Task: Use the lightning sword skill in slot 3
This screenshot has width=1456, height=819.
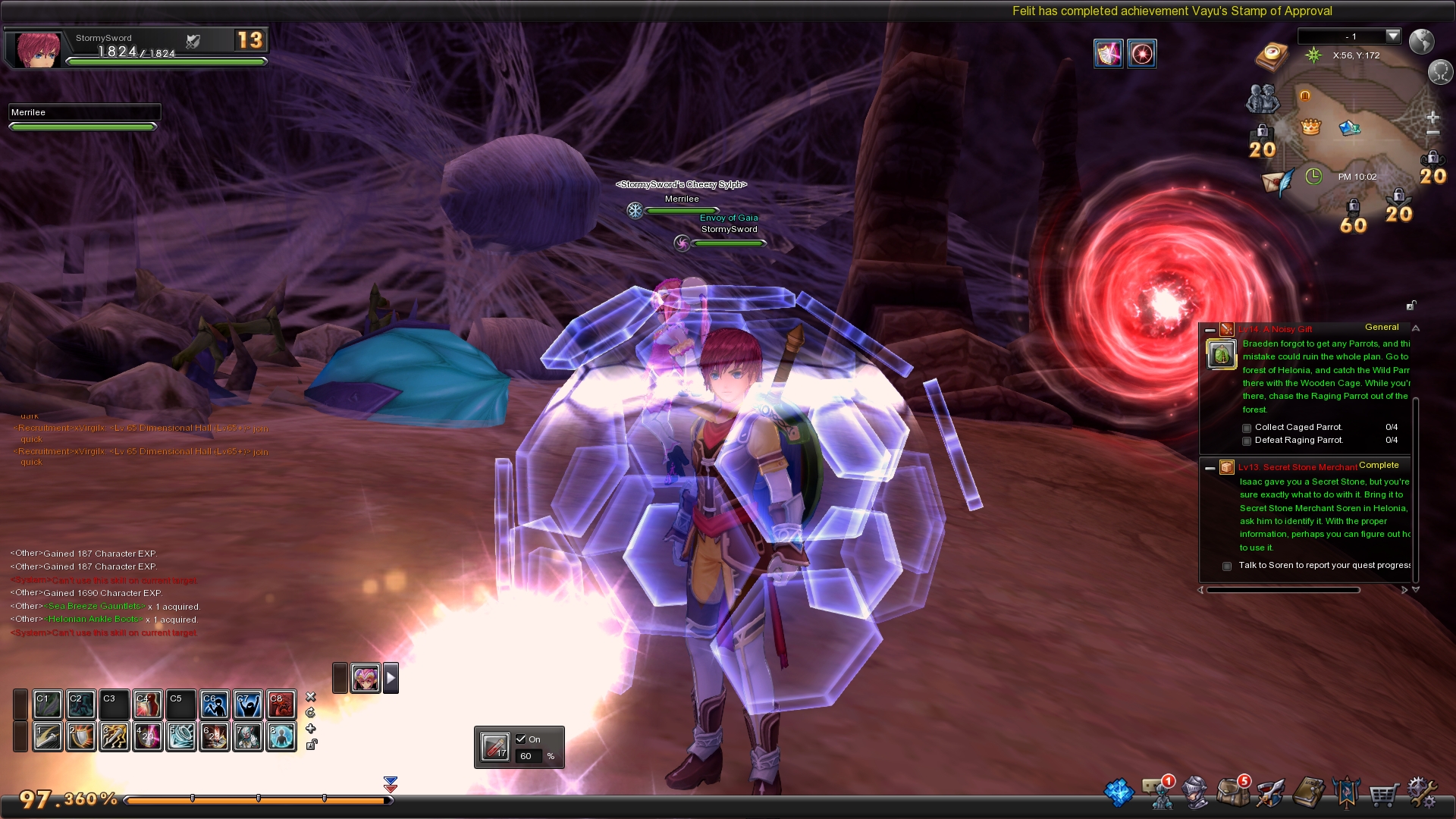Action: [x=115, y=736]
